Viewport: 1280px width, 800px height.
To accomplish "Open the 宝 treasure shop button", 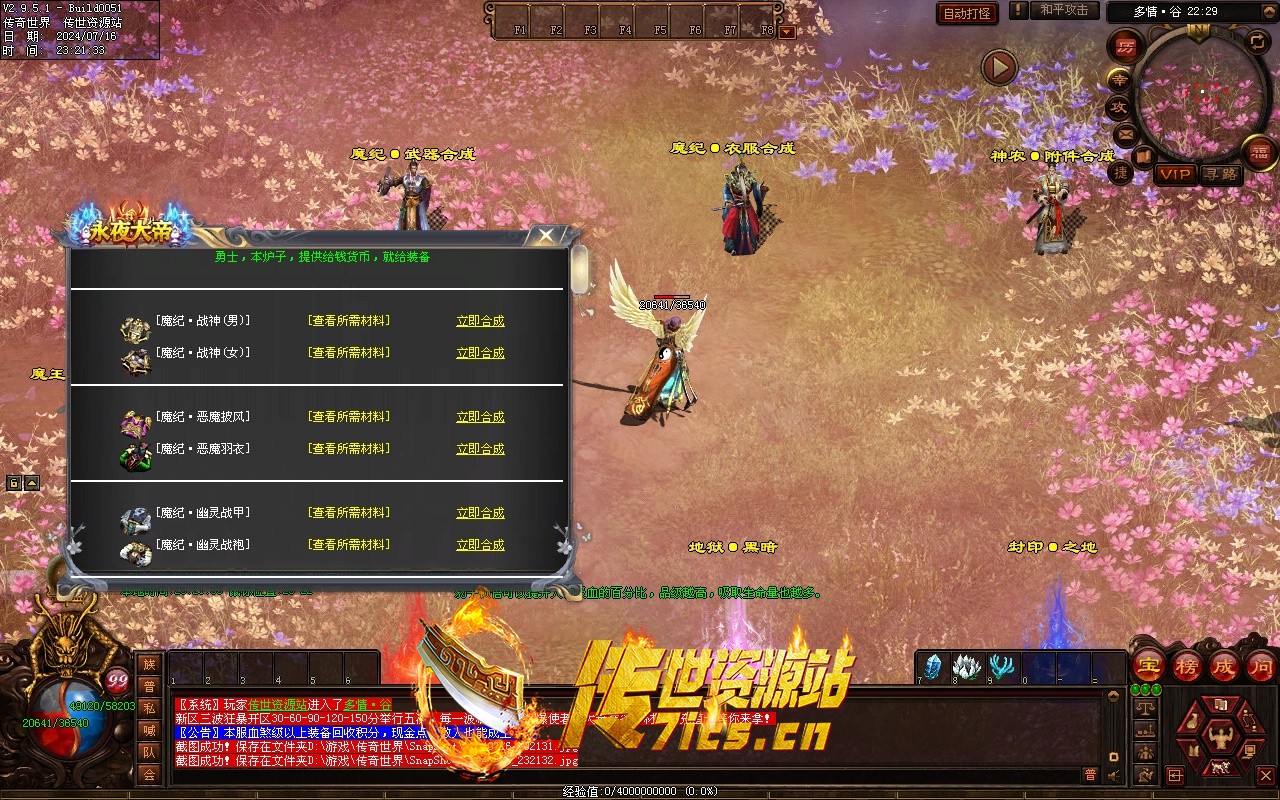I will point(1149,666).
